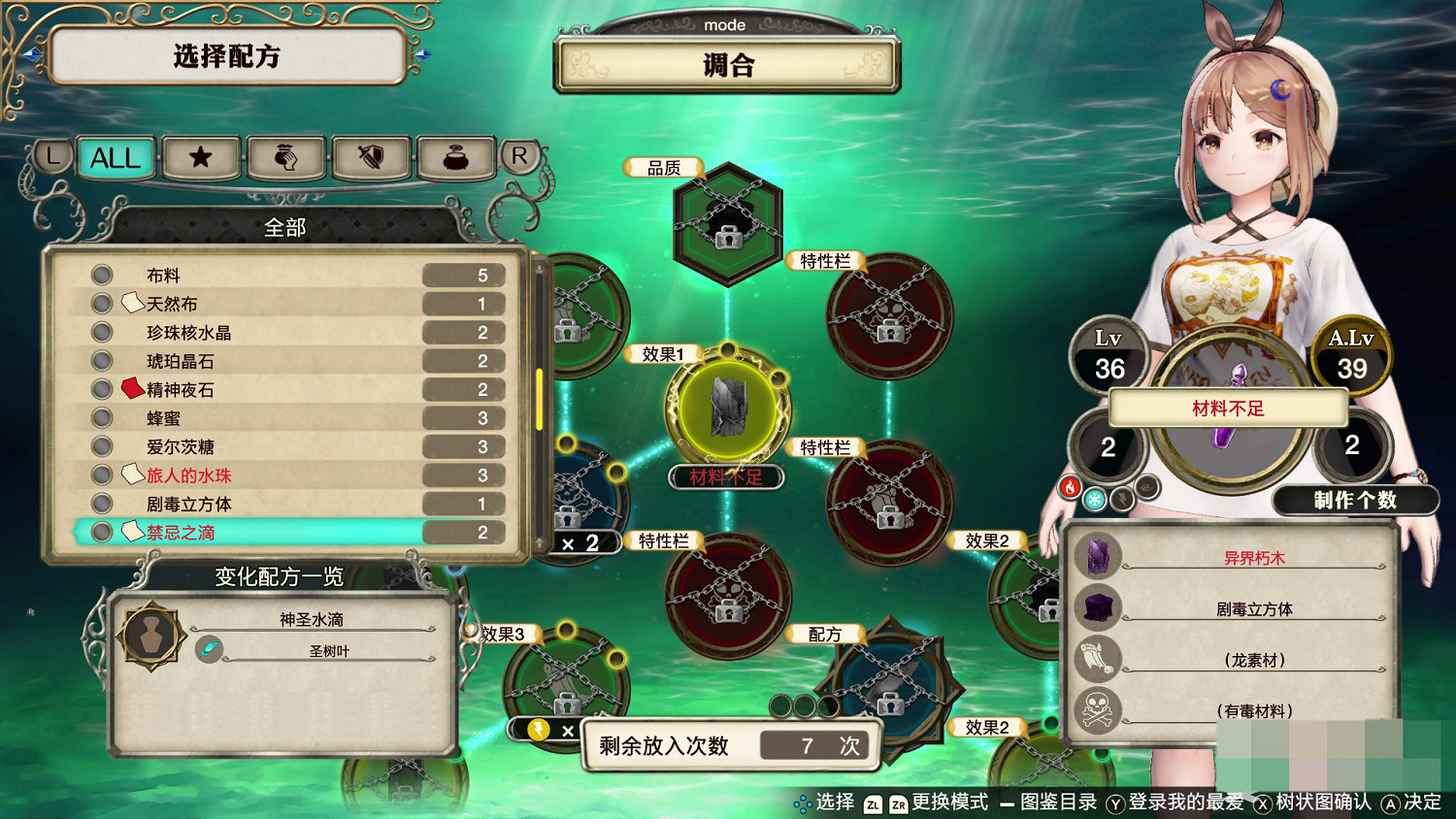Select the cauldron synthesis category filter

456,158
